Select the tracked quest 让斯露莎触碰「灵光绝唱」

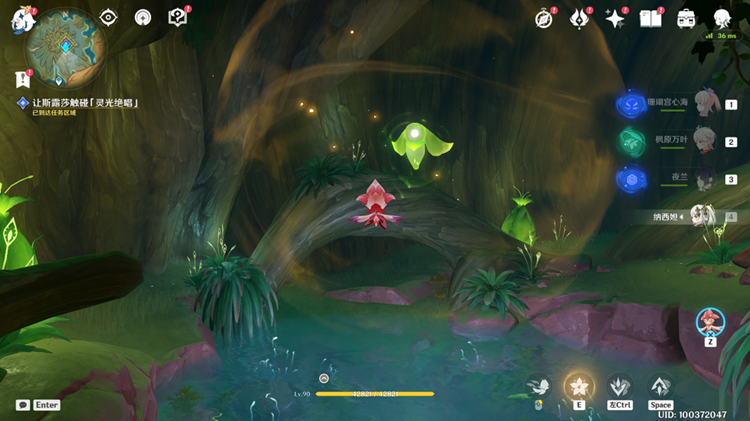84,103
